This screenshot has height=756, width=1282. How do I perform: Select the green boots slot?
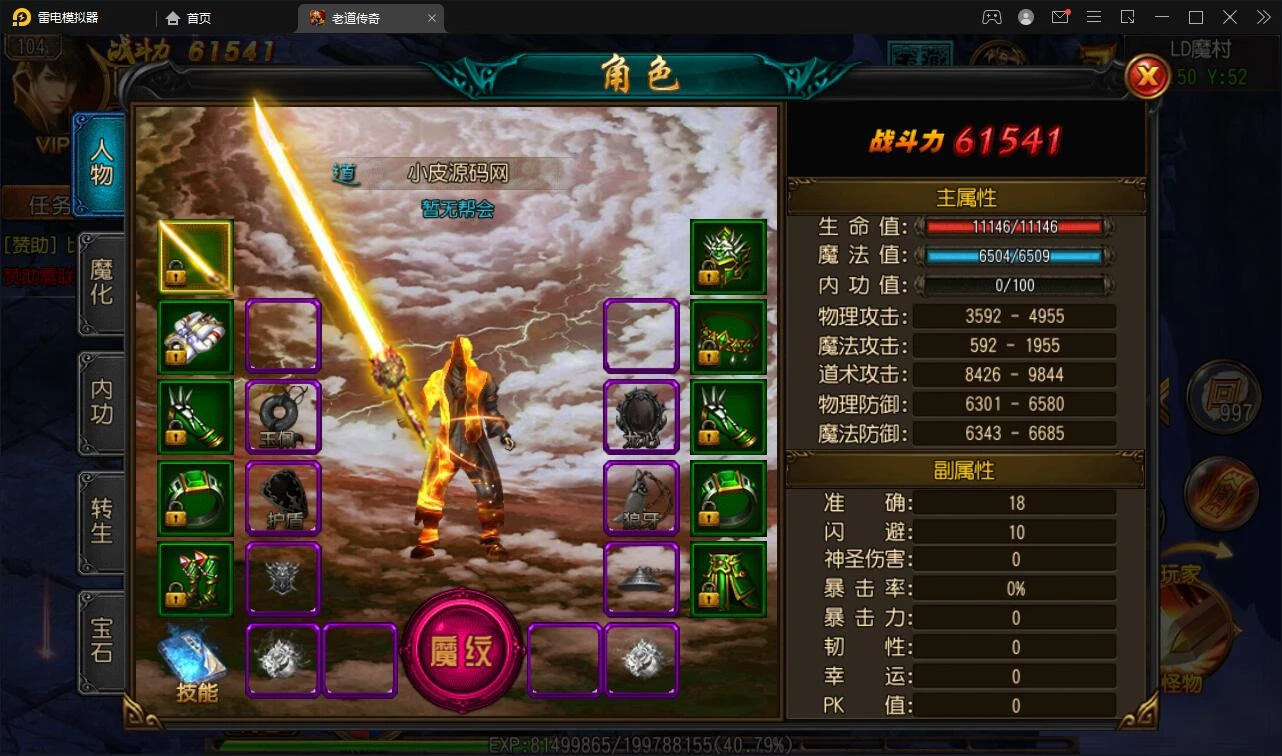195,579
